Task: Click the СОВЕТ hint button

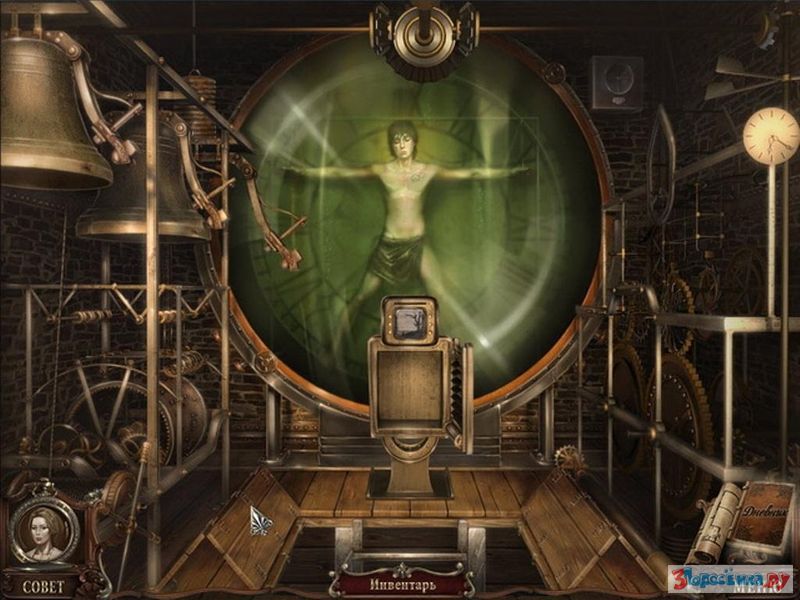Action: [x=42, y=585]
